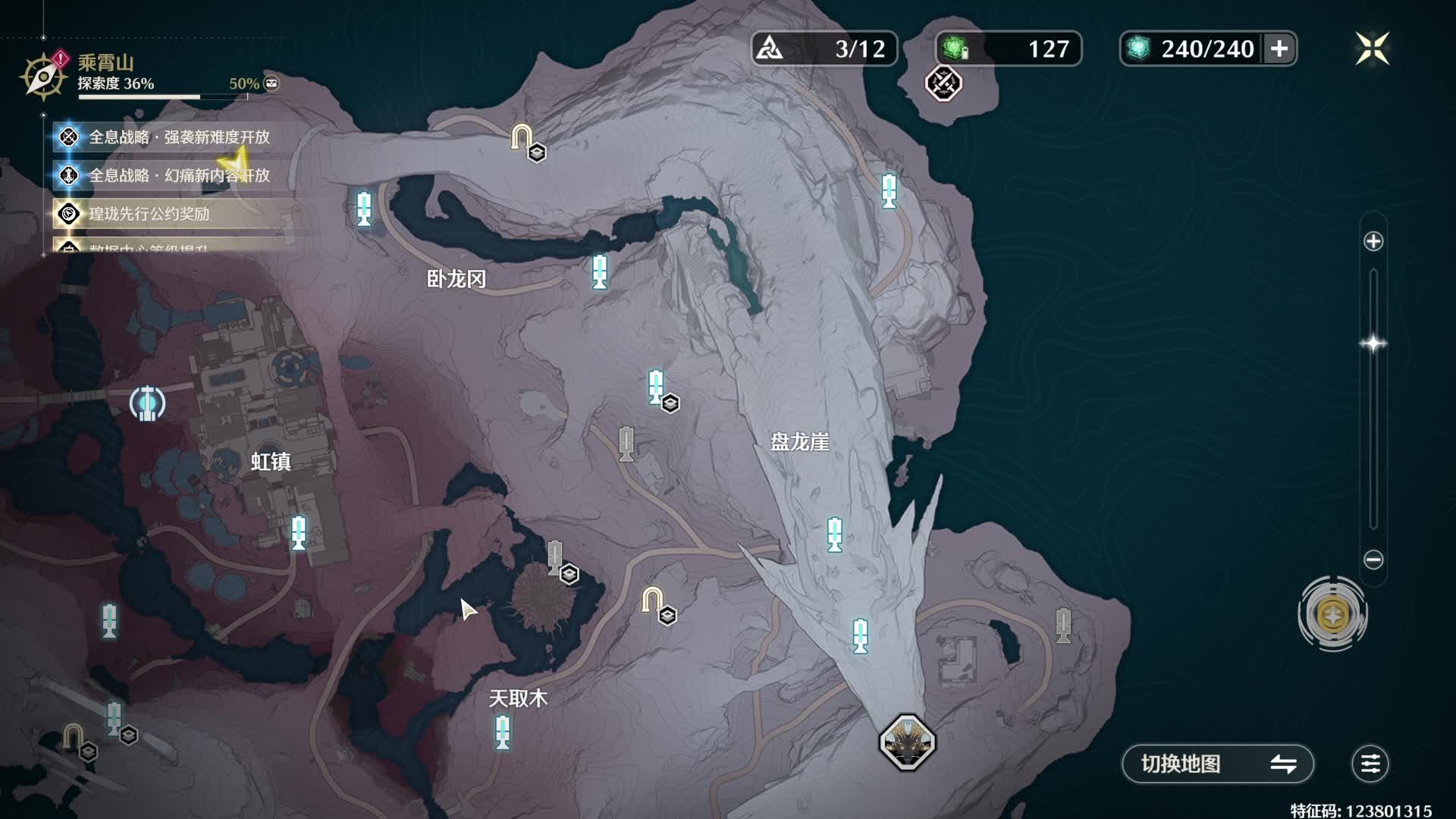
Task: Claim the 50% exploration reward chest
Action: [271, 83]
